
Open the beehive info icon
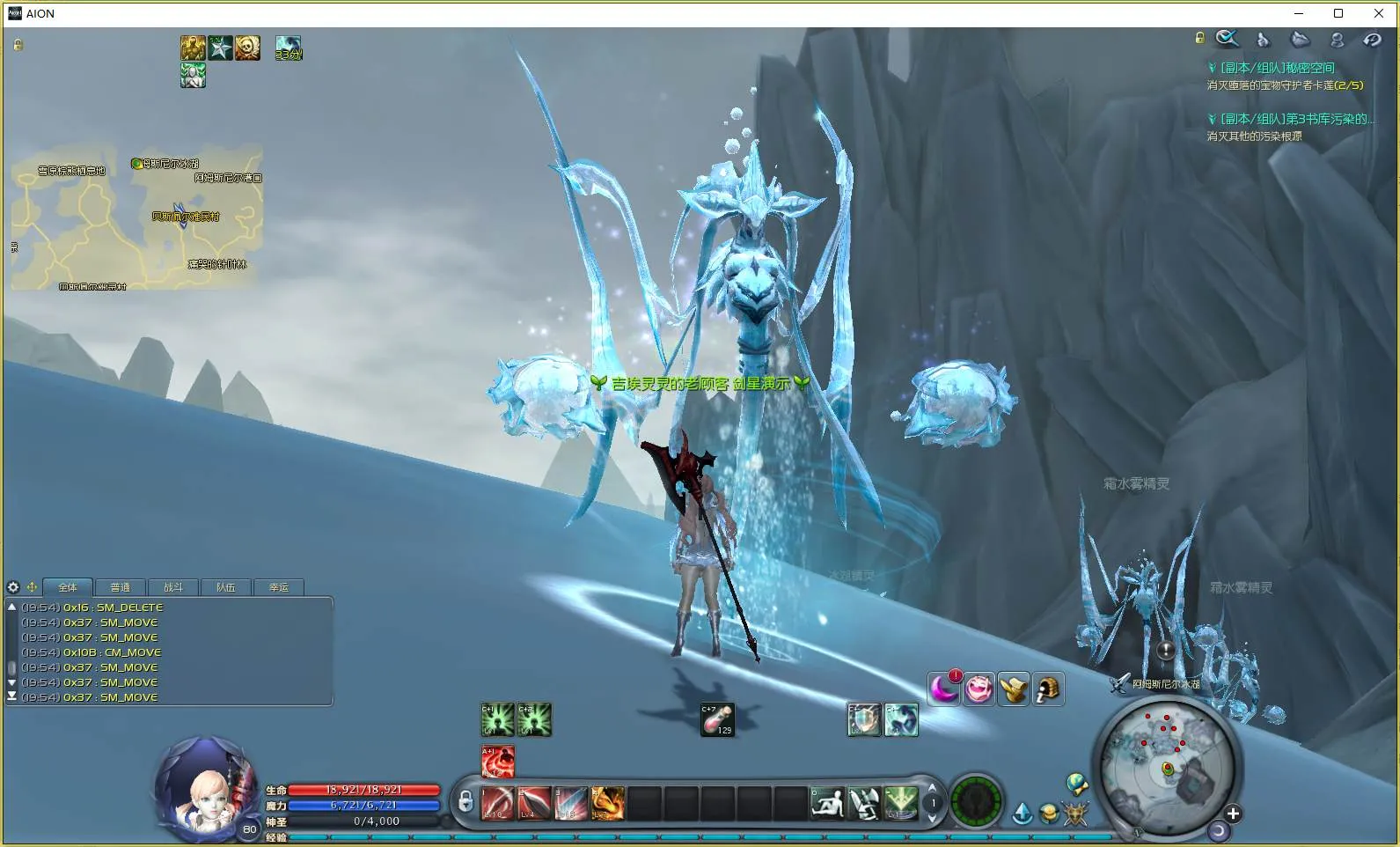click(1047, 689)
